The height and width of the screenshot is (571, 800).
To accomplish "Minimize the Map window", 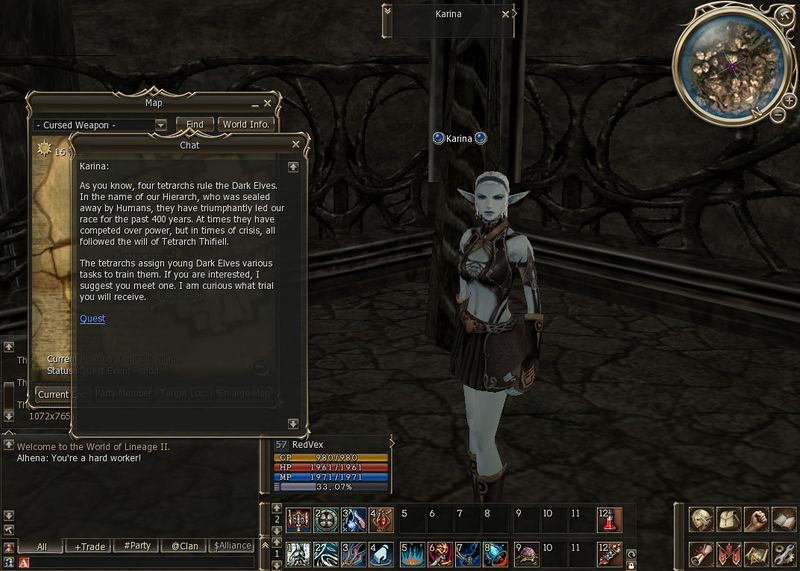I will point(255,103).
